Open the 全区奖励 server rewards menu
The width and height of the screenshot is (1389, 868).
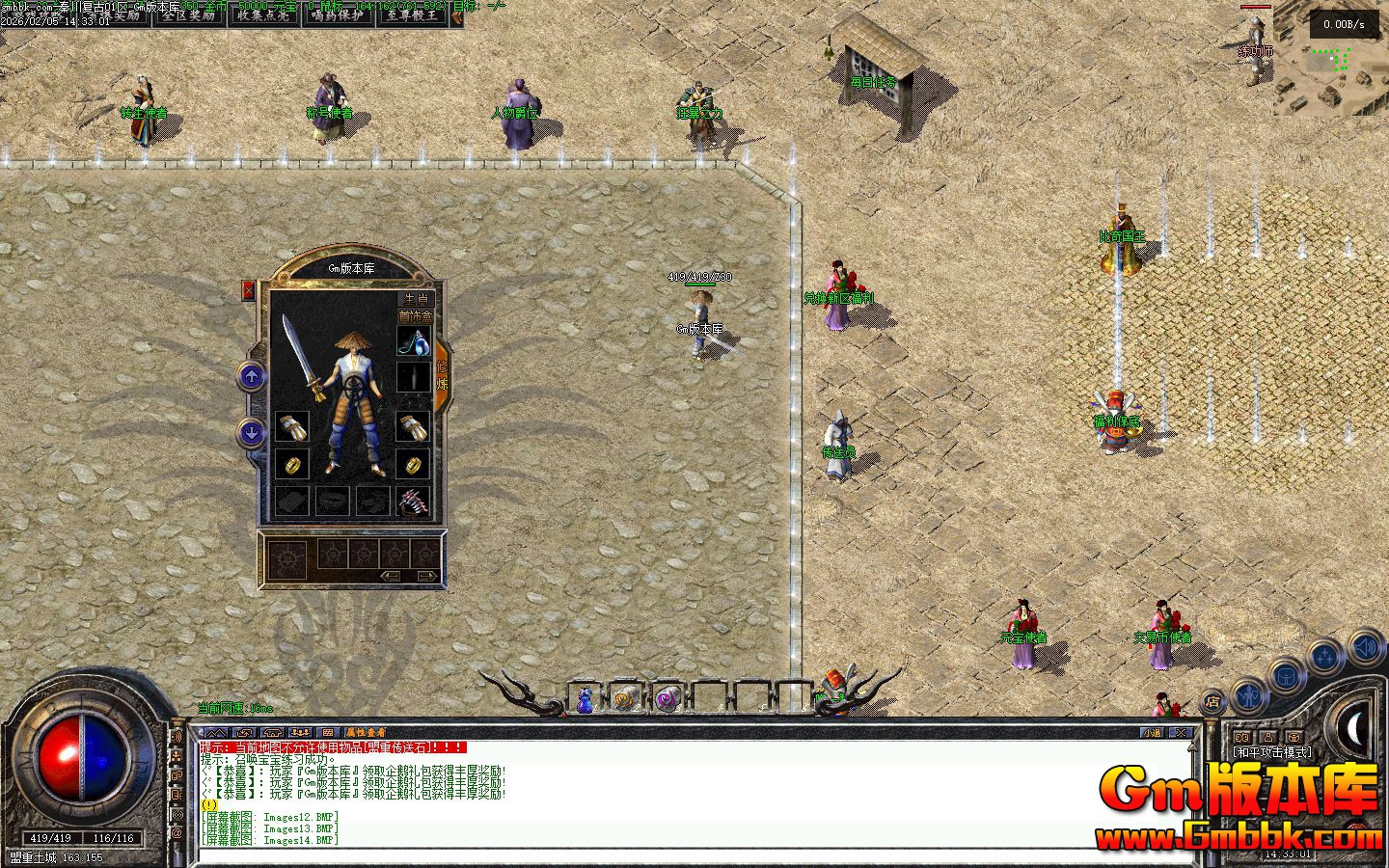(188, 15)
